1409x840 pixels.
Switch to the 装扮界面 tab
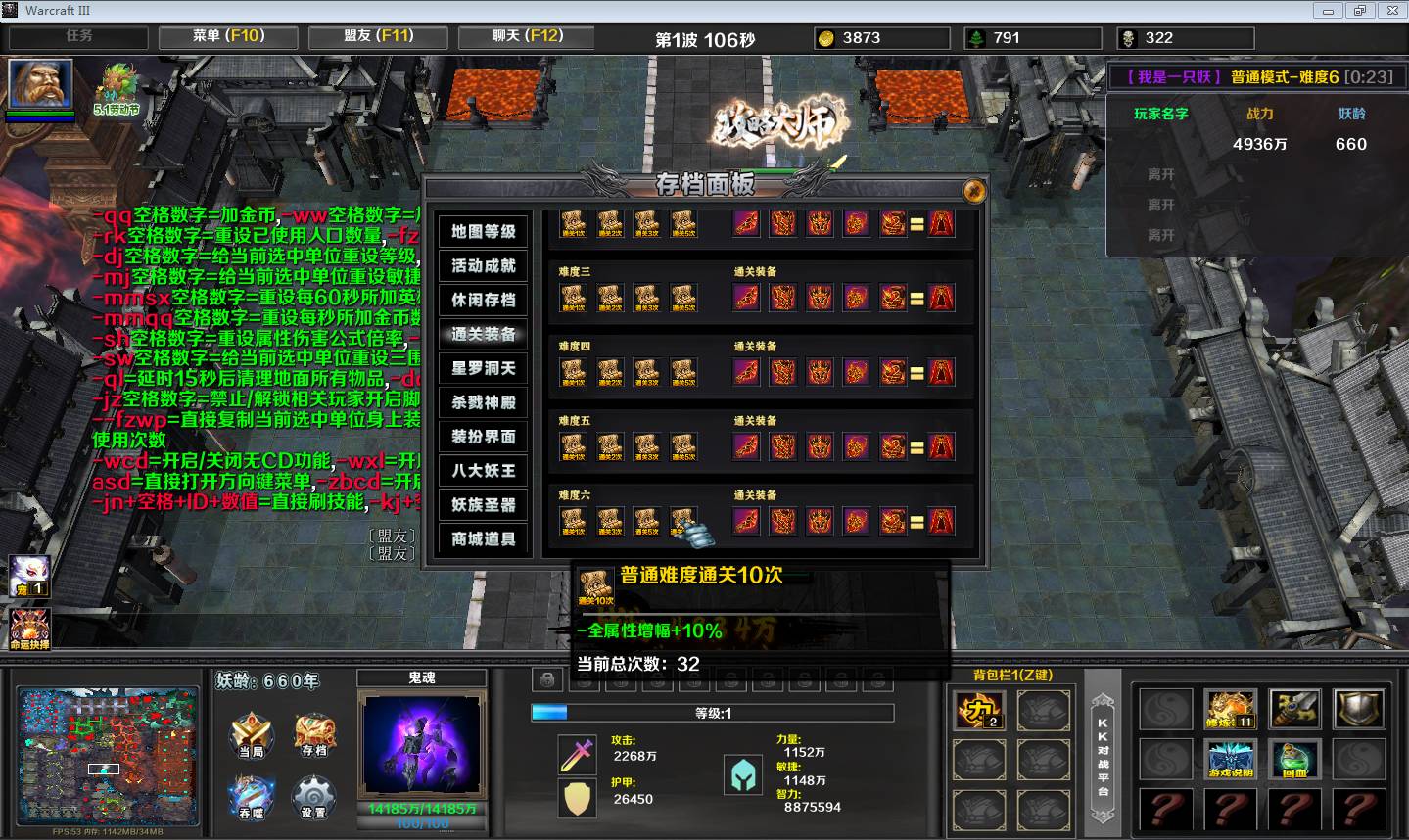484,437
